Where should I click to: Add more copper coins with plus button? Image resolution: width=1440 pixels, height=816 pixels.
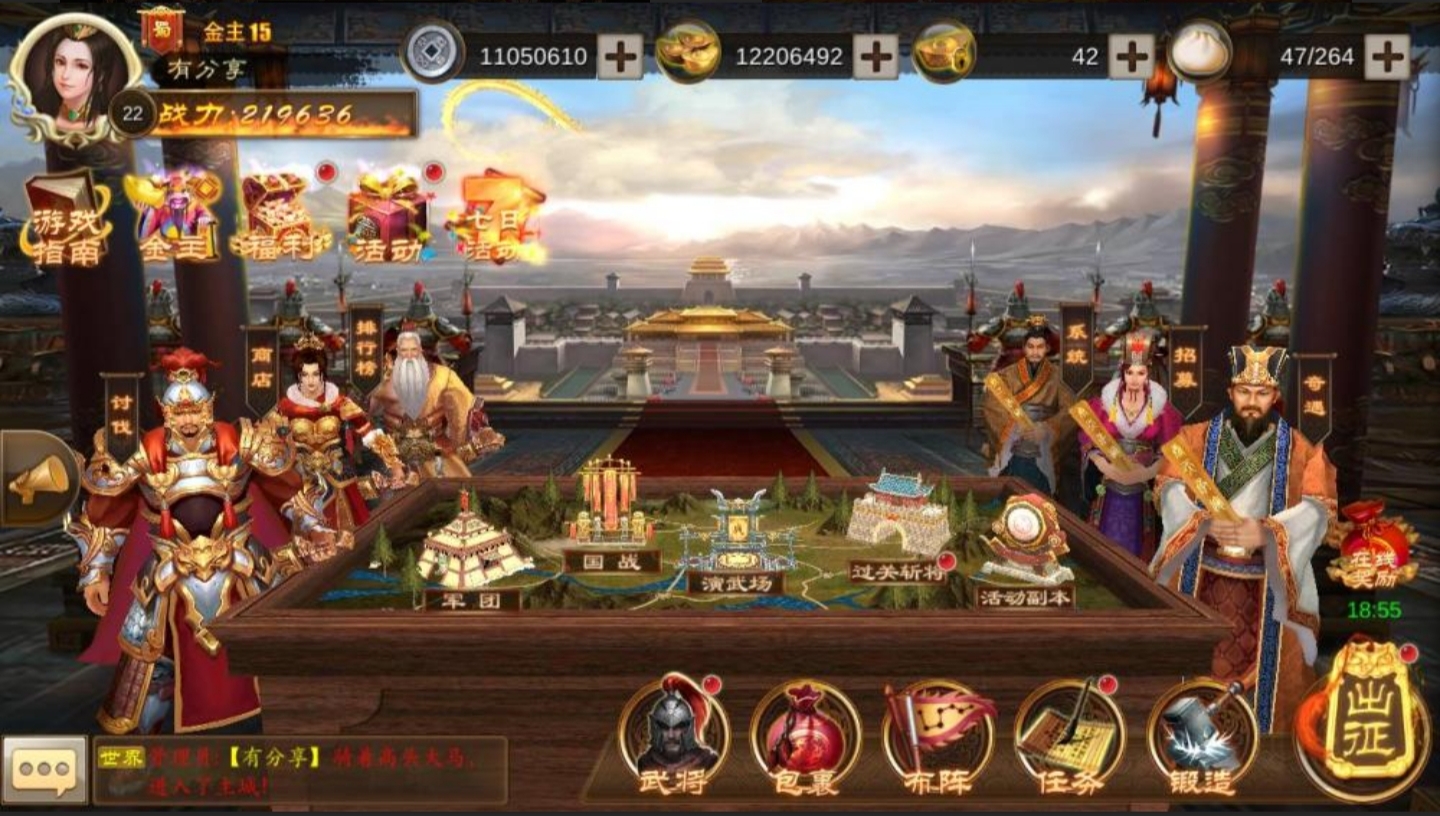[x=620, y=56]
